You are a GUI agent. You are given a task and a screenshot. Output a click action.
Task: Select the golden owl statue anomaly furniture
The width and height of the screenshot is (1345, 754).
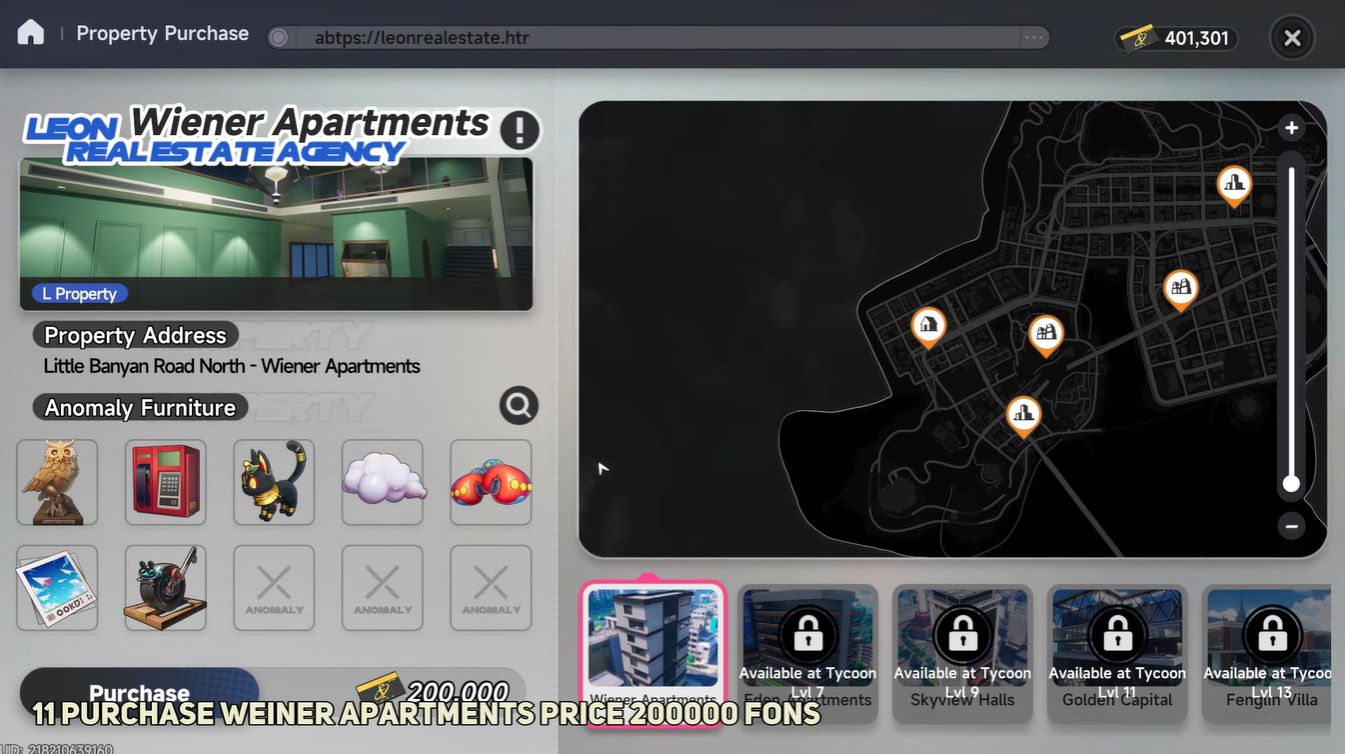coord(56,481)
